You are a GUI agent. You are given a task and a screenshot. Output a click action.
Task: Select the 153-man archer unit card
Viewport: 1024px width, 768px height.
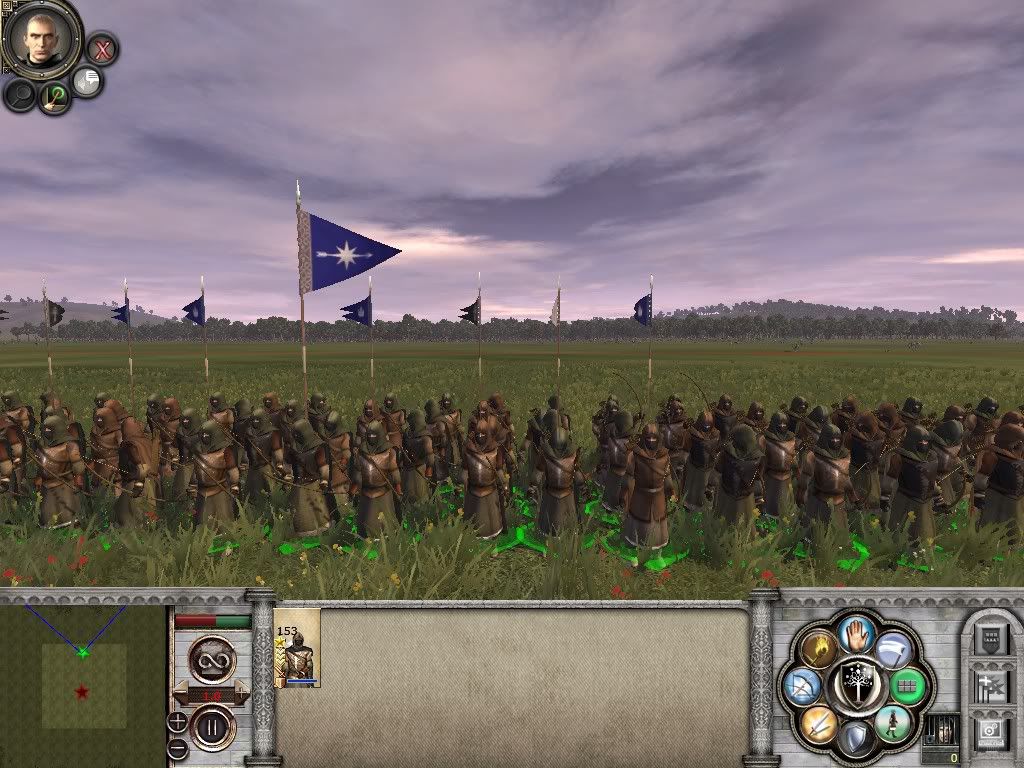click(x=297, y=648)
